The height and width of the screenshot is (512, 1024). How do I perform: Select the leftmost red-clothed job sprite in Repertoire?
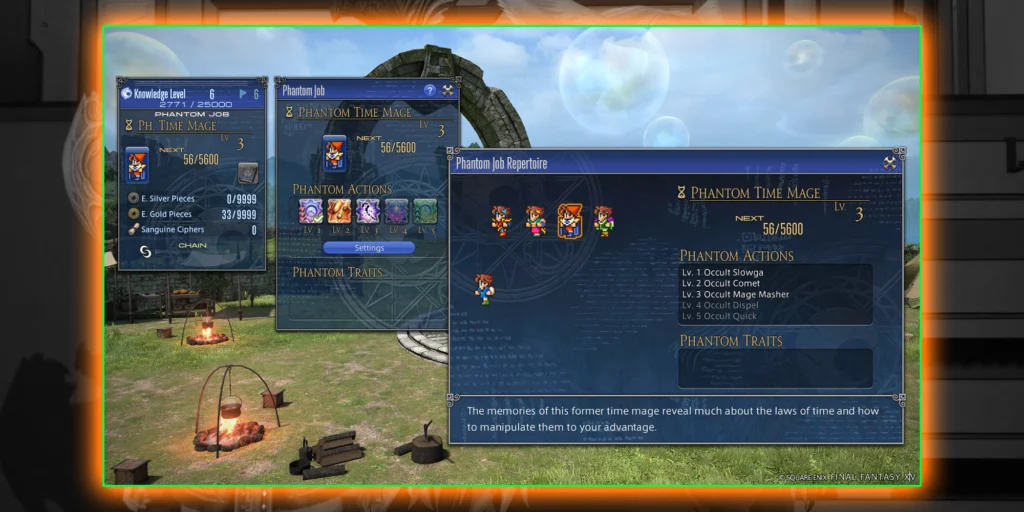pos(501,220)
